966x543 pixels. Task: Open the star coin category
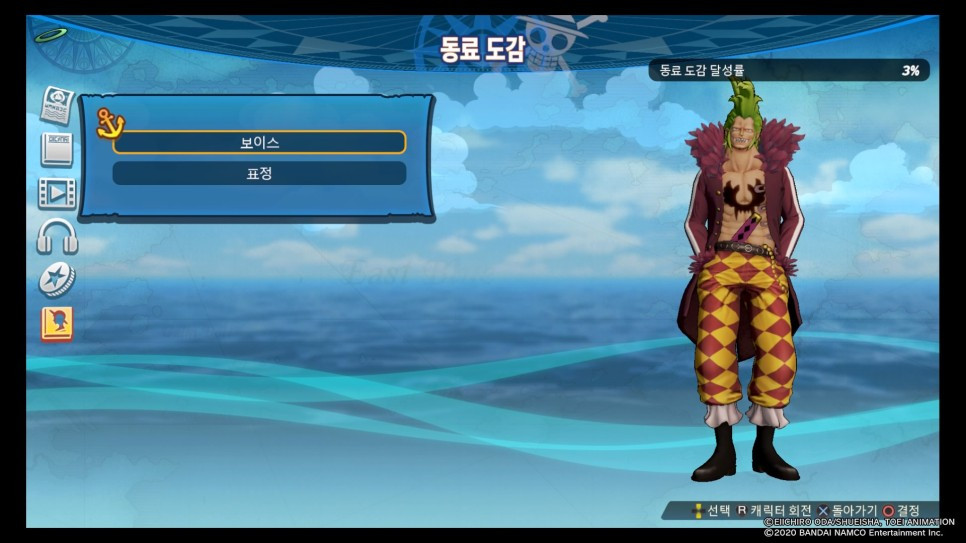tap(57, 280)
